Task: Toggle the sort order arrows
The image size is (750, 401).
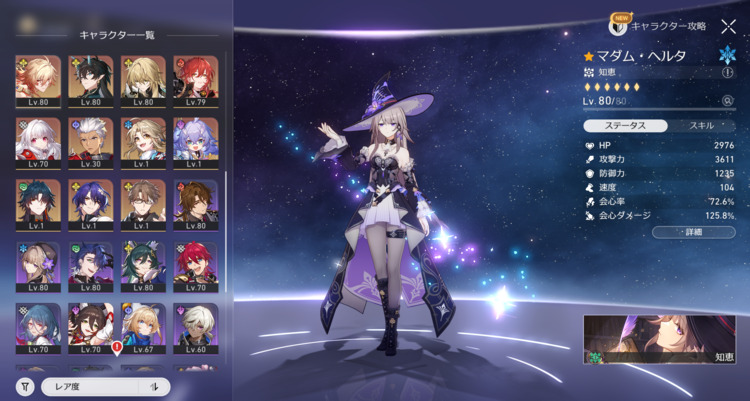Action: coord(155,386)
